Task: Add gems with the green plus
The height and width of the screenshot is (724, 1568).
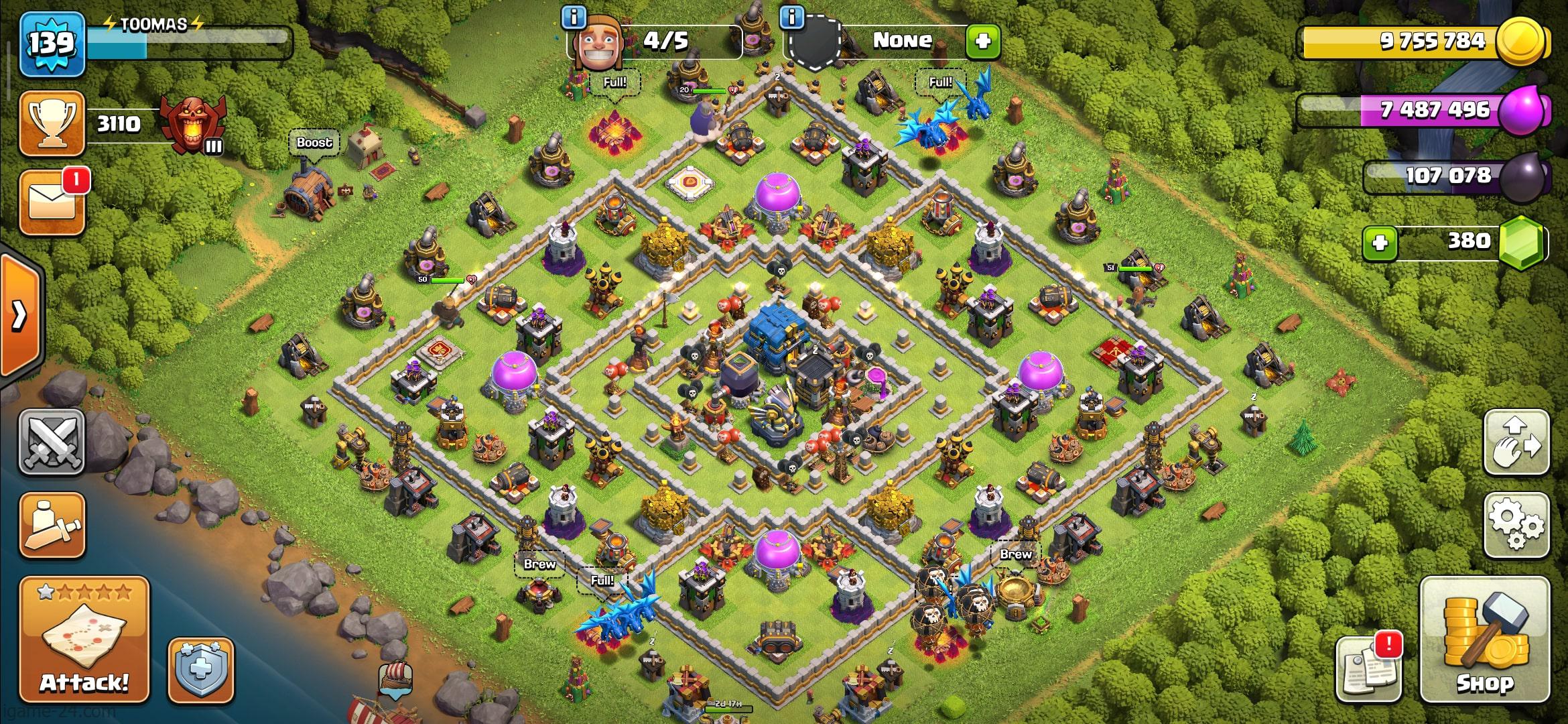Action: 1380,242
